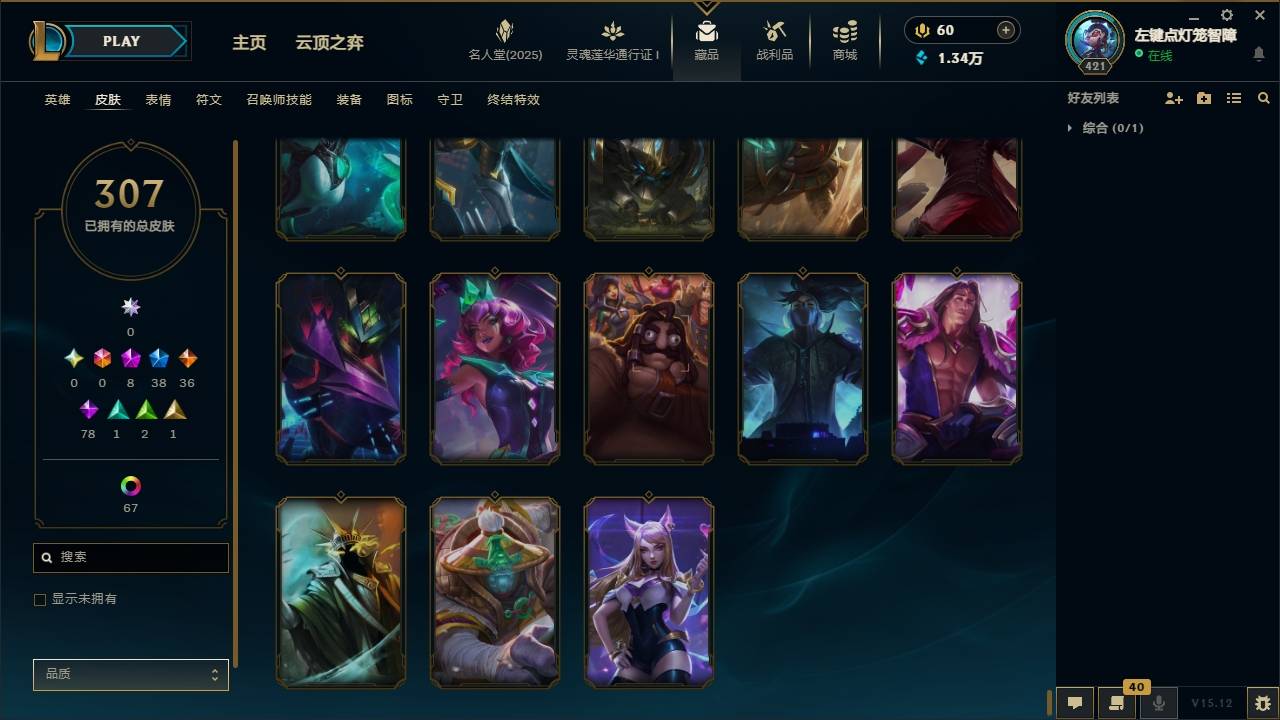Switch to the 英雄 tab
Screen dimensions: 1280x720
click(x=56, y=100)
